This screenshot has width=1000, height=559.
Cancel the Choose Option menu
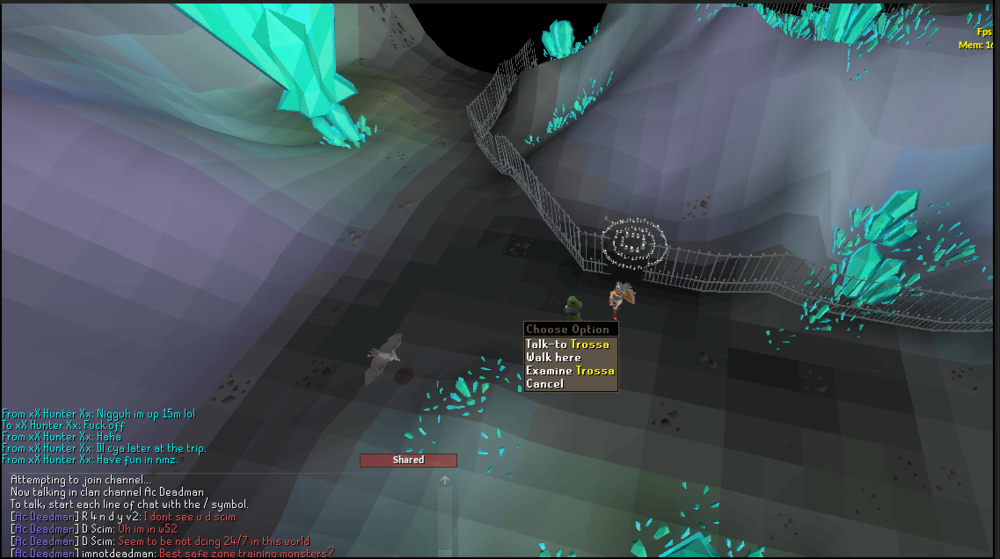pos(545,383)
